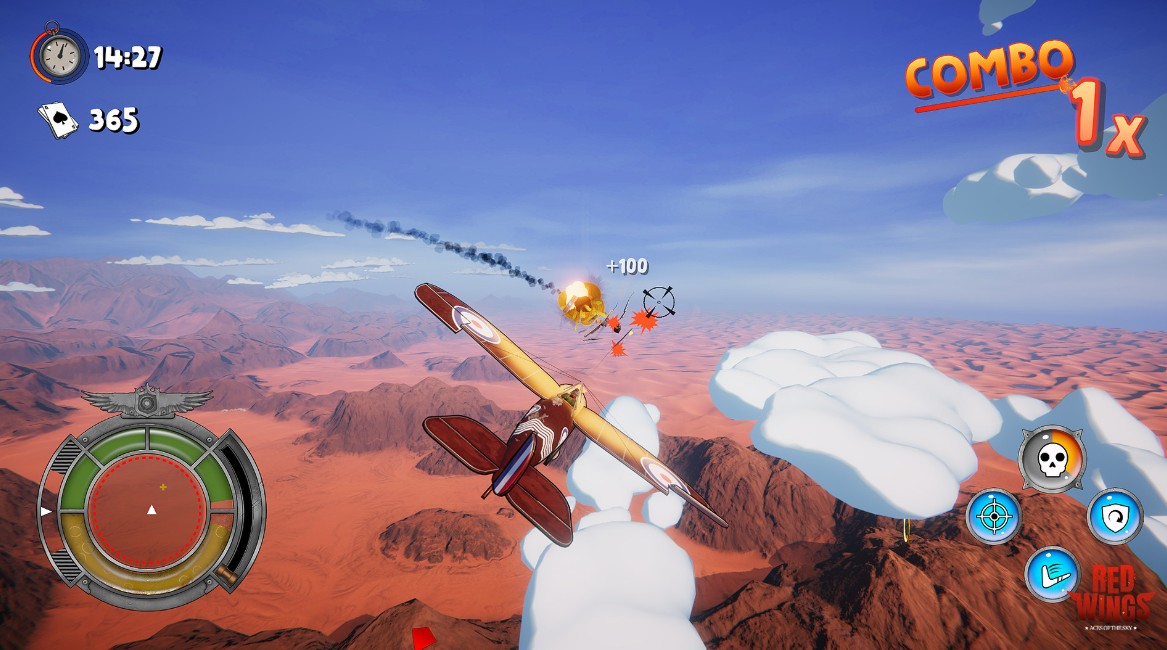This screenshot has width=1167, height=650.
Task: Activate the boomerang sharp-turn skill
Action: pyautogui.click(x=1052, y=575)
